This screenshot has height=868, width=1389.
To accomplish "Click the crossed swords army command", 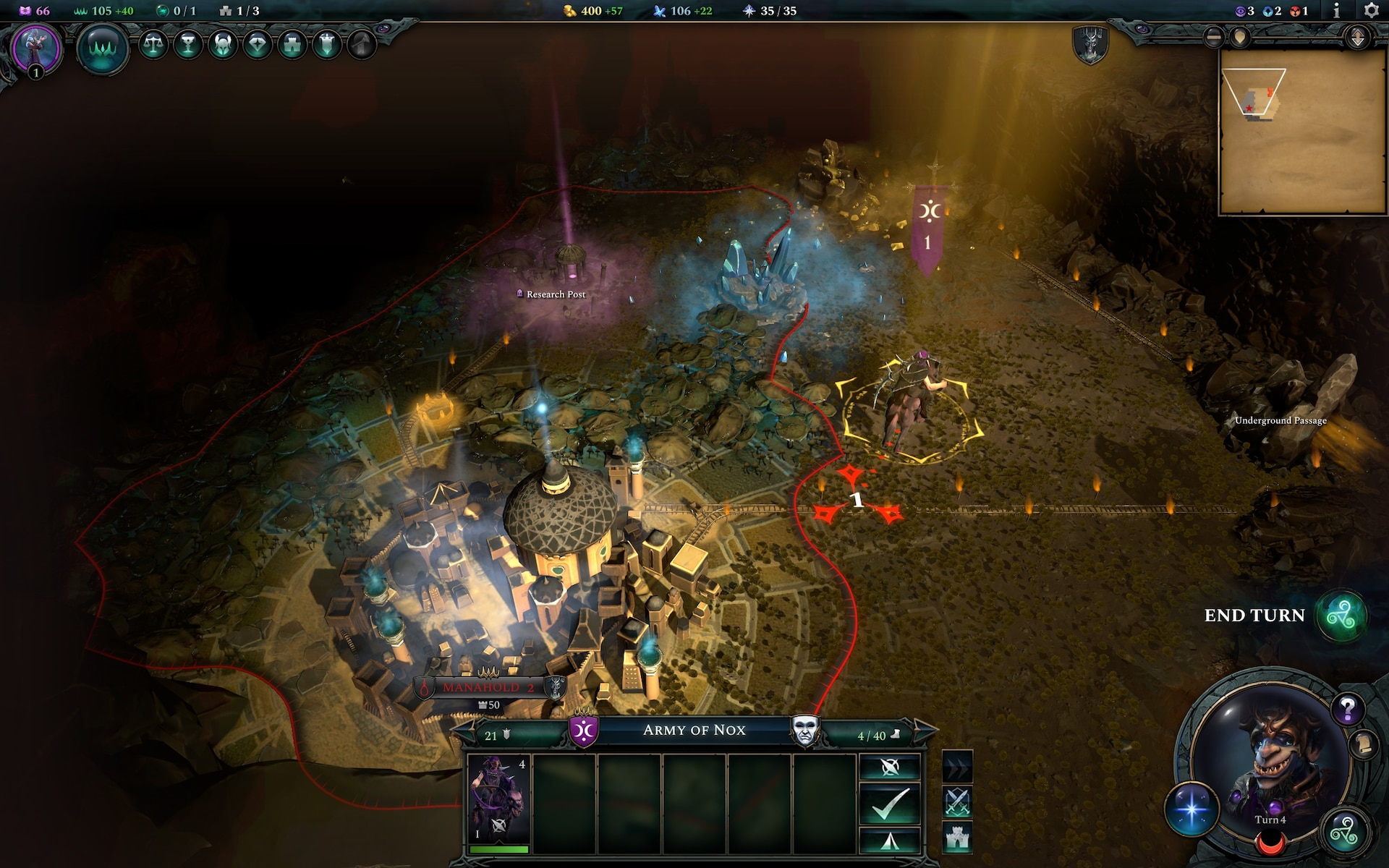I will [957, 802].
